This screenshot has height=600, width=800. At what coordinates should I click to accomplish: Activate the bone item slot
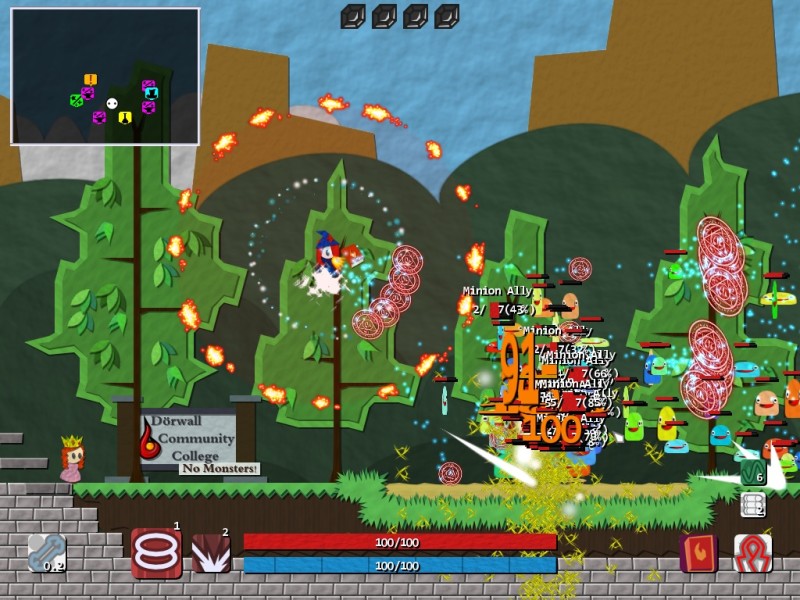pyautogui.click(x=47, y=553)
